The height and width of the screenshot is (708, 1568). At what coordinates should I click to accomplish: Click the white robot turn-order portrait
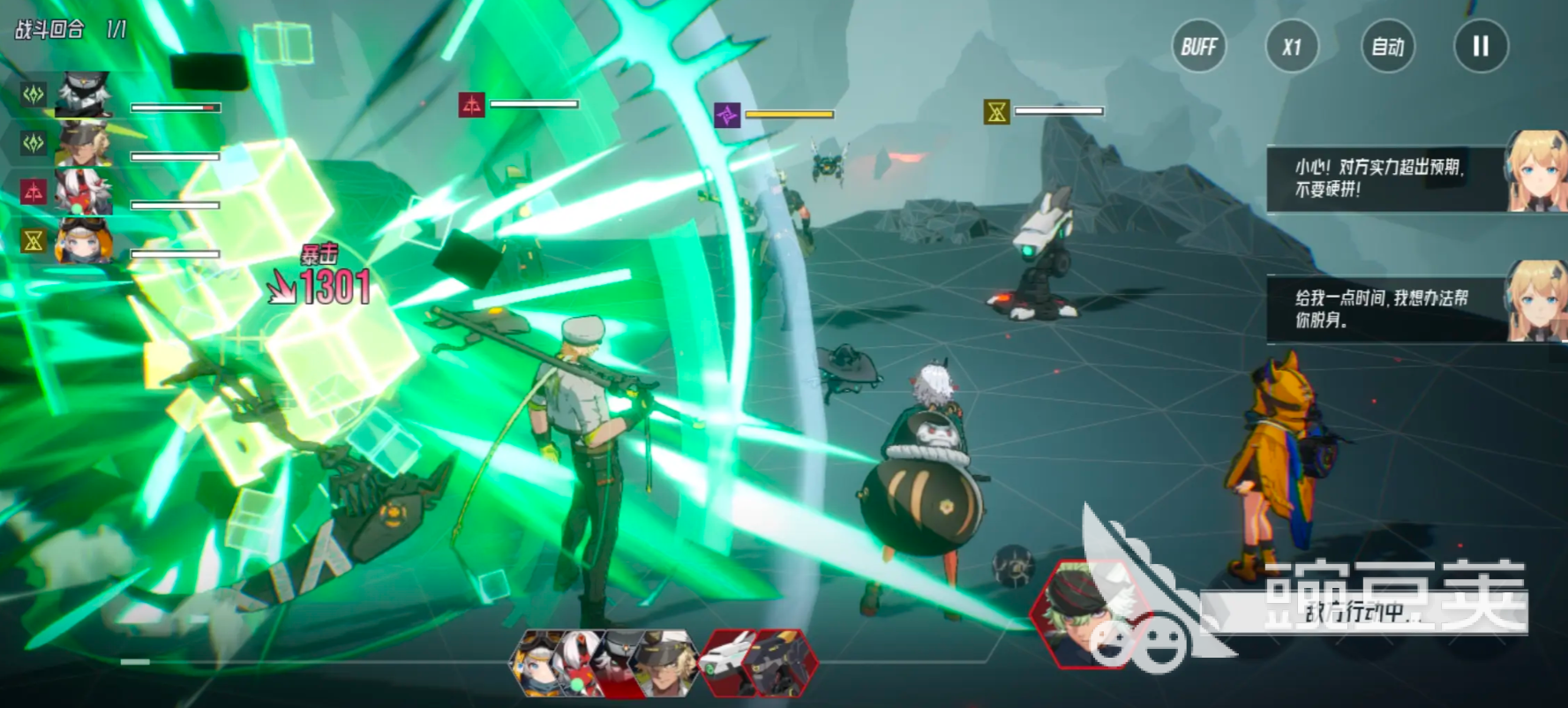(x=729, y=663)
